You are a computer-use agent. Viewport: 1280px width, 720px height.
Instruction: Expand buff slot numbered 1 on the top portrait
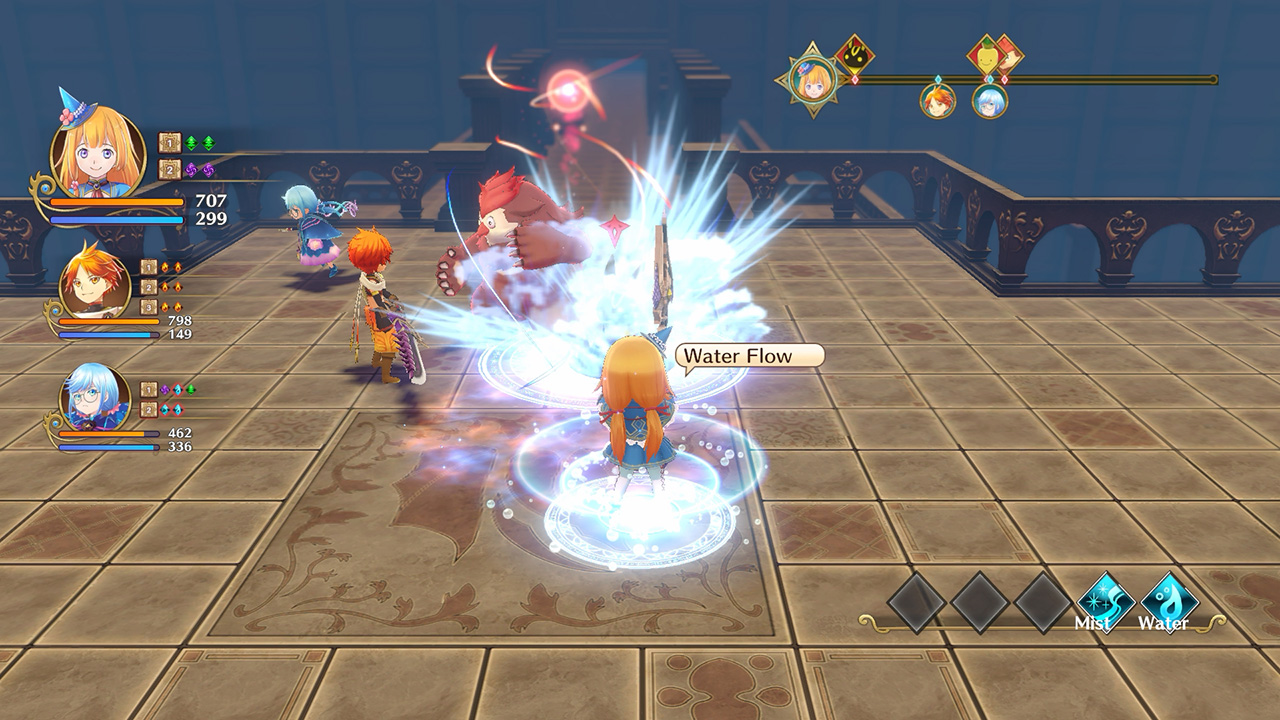(168, 141)
